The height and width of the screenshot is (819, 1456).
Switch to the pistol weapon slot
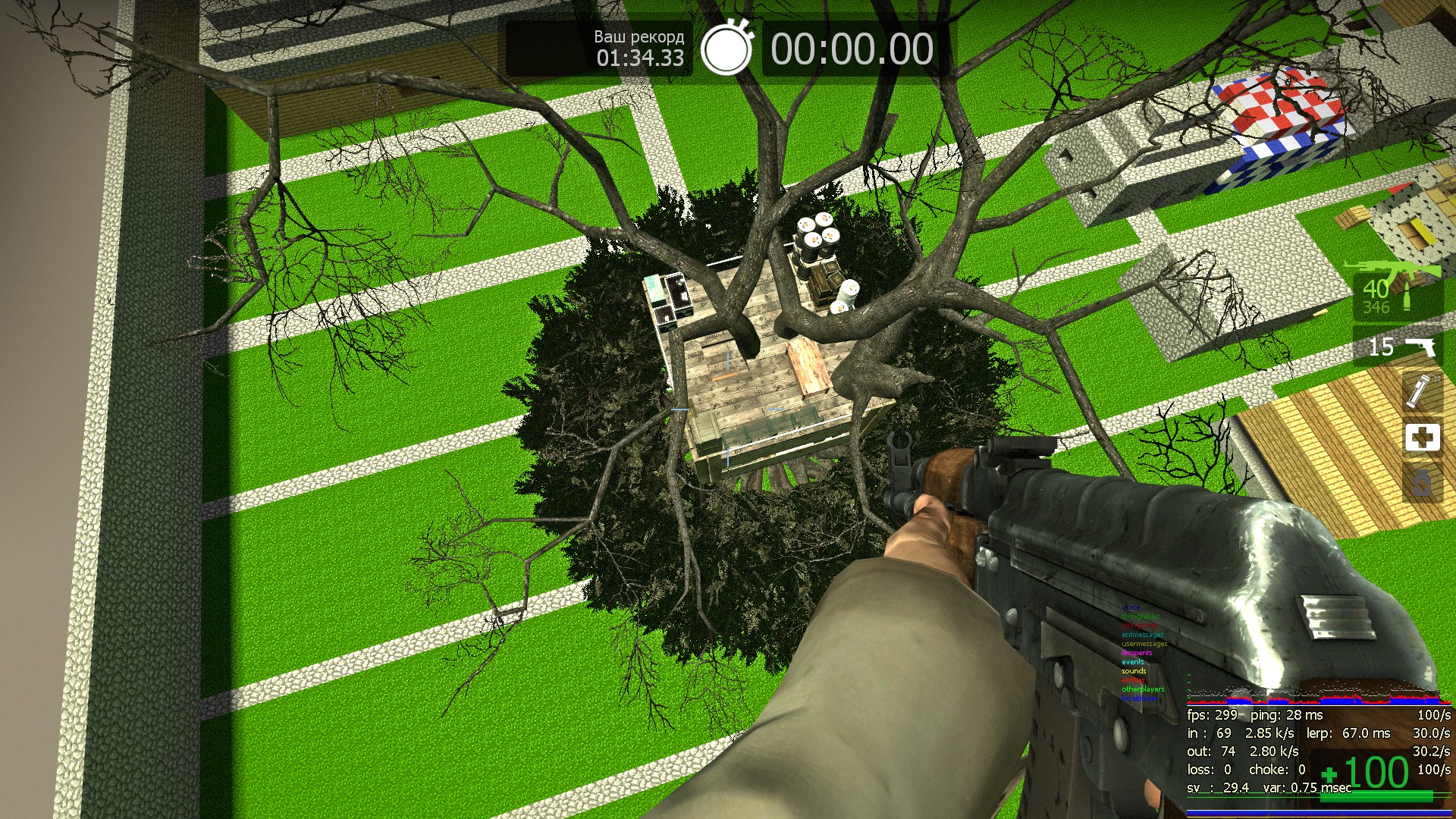tap(1400, 347)
